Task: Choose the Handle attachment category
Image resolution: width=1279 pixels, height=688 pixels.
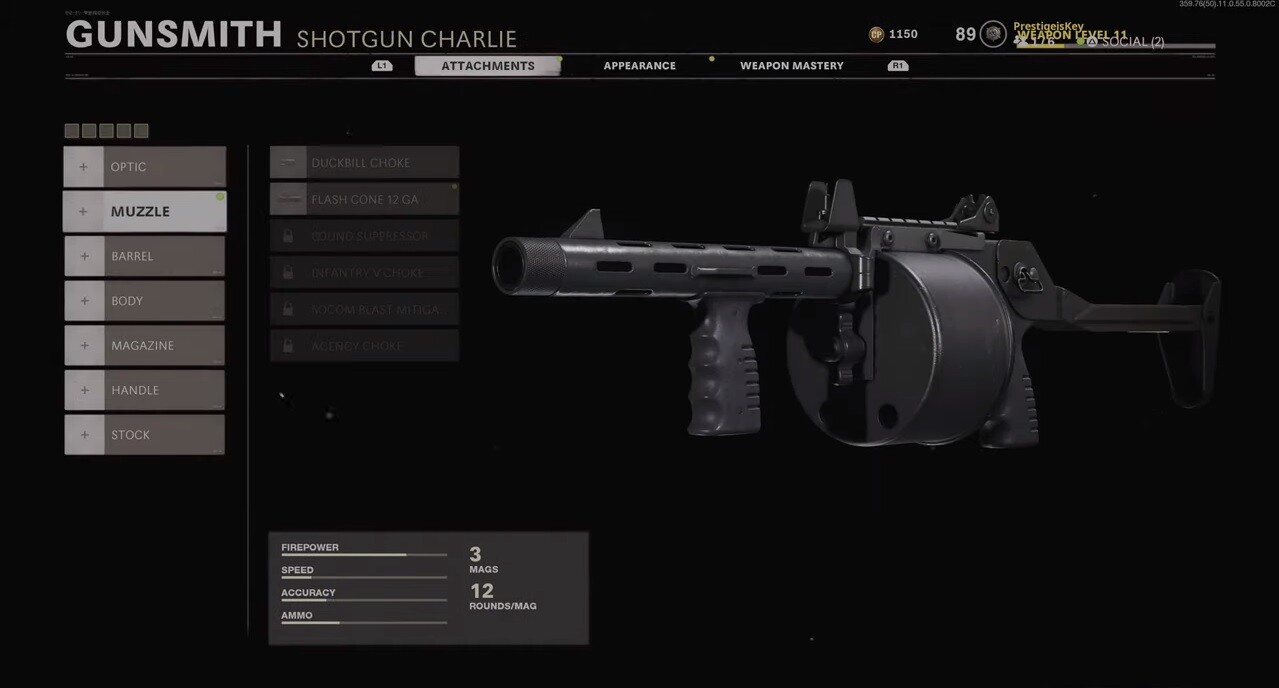Action: (x=145, y=390)
